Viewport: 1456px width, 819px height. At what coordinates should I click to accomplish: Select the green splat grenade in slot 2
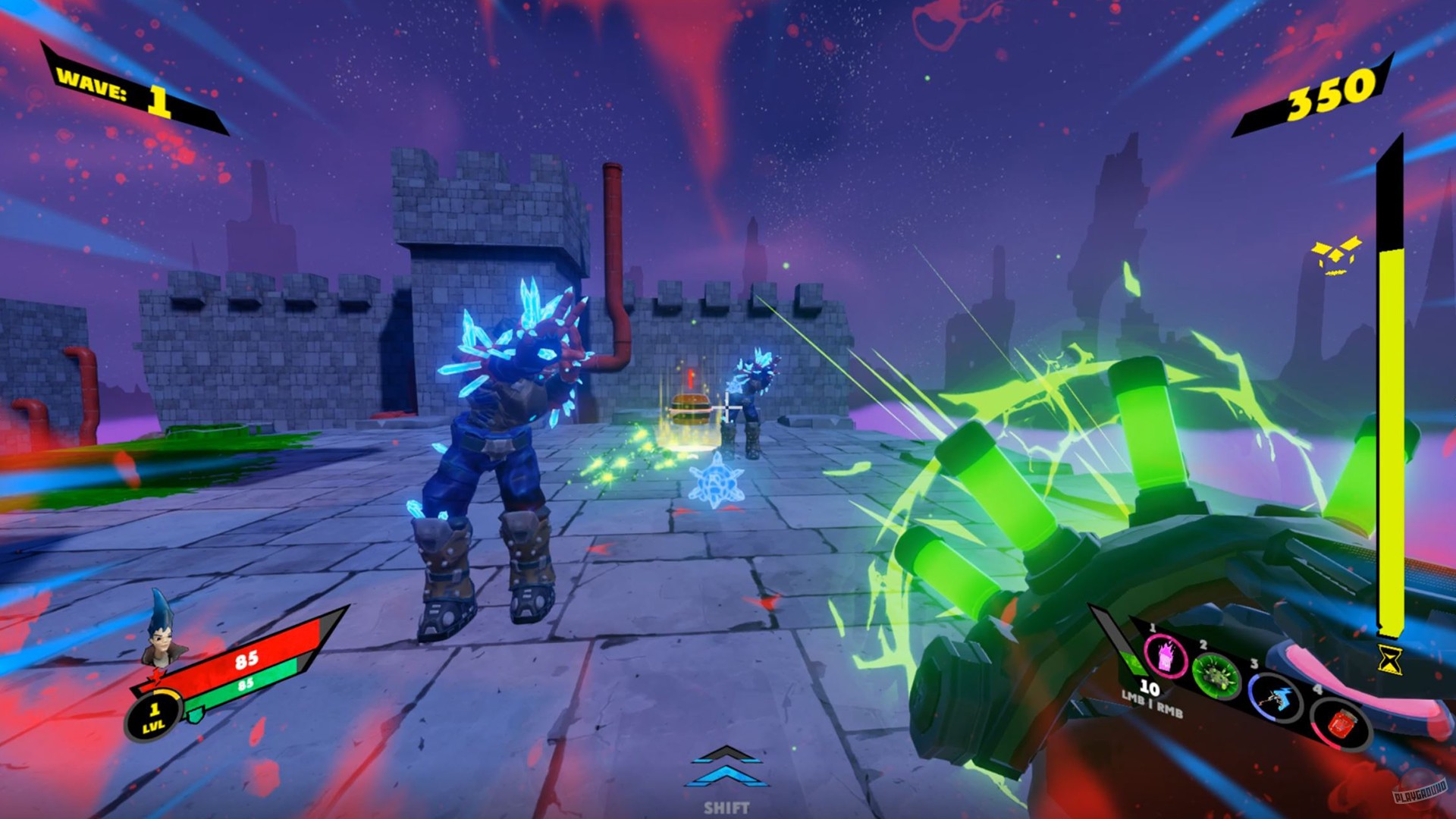(x=1215, y=675)
